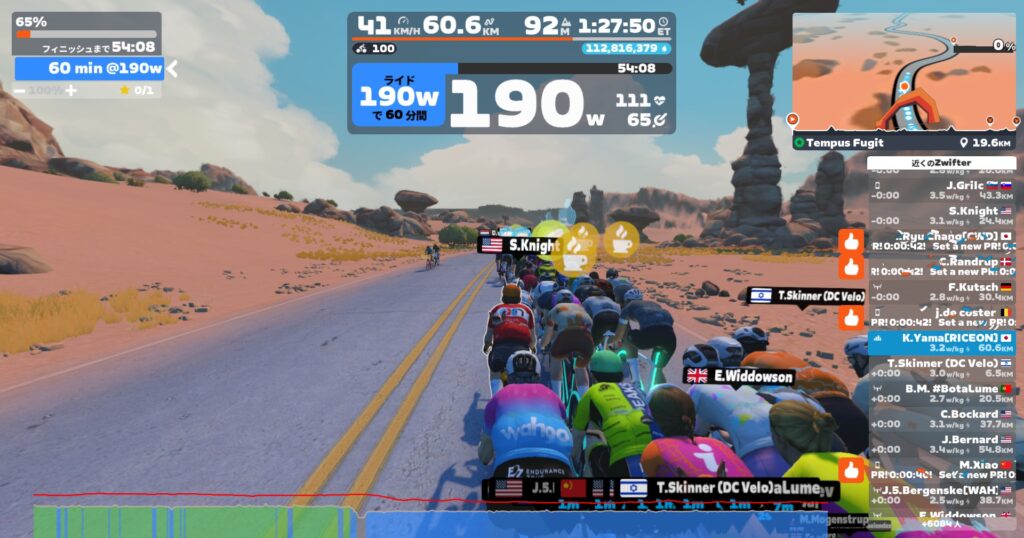Send a thumbs-up to j.de coster
This screenshot has height=538, width=1024.
pos(852,318)
